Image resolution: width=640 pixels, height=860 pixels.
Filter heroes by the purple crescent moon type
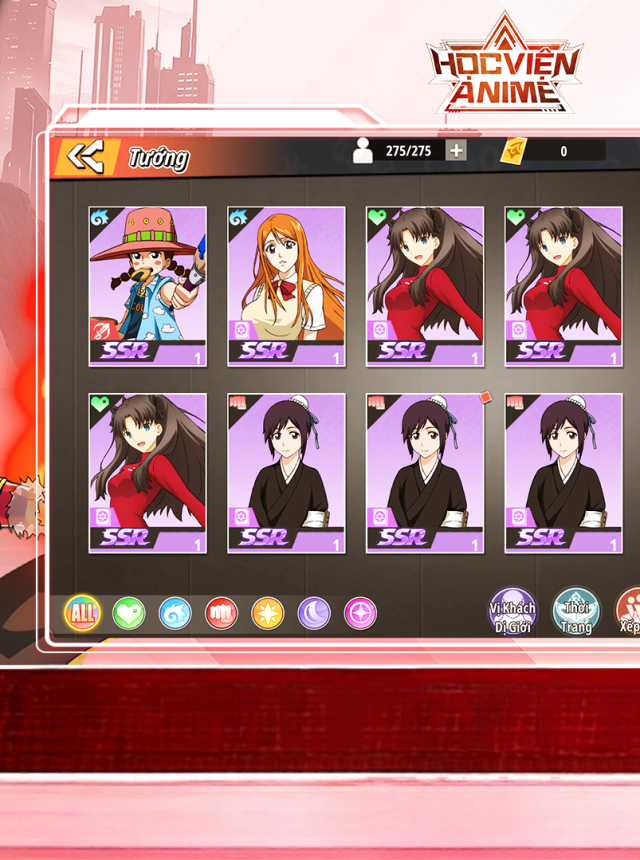tap(314, 613)
